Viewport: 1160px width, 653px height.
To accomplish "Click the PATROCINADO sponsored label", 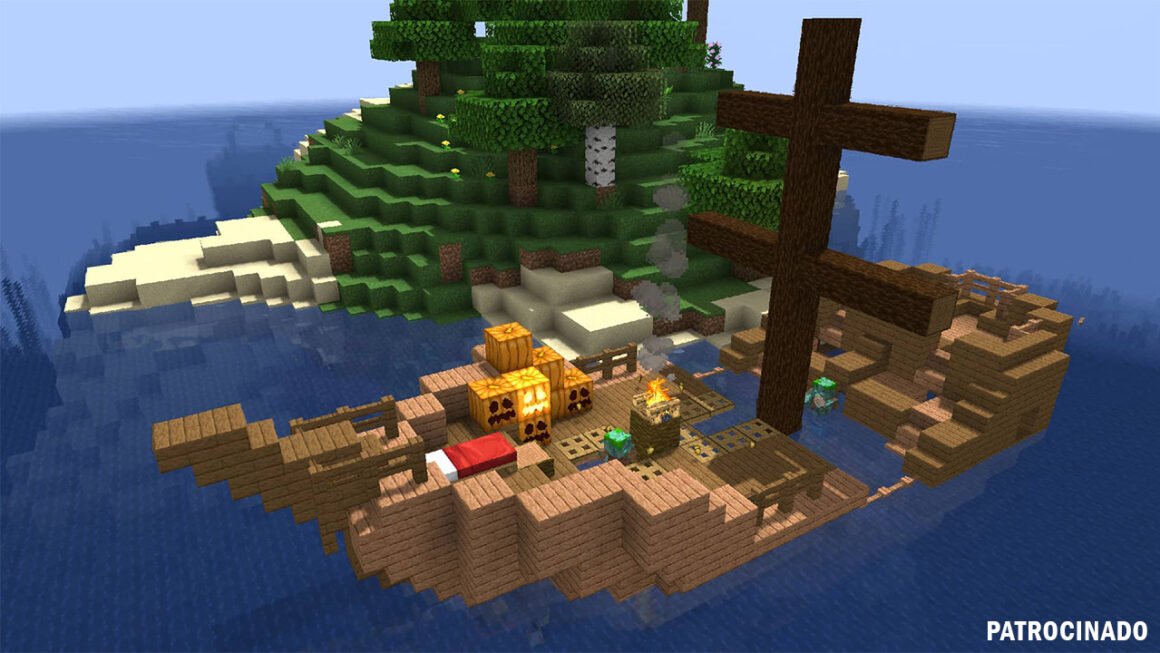I will click(x=1066, y=631).
